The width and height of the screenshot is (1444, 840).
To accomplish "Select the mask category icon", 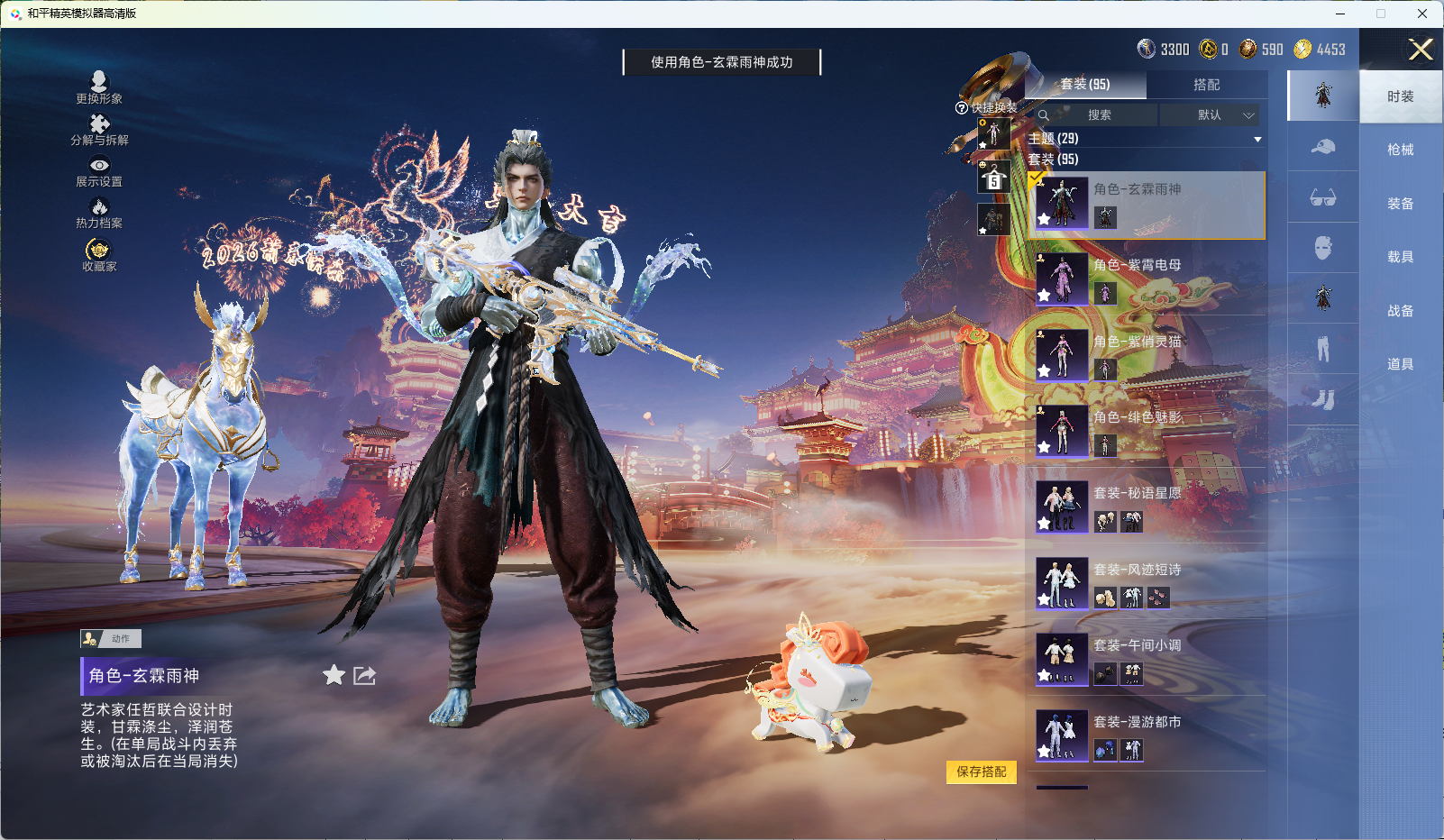I will pos(1323,247).
